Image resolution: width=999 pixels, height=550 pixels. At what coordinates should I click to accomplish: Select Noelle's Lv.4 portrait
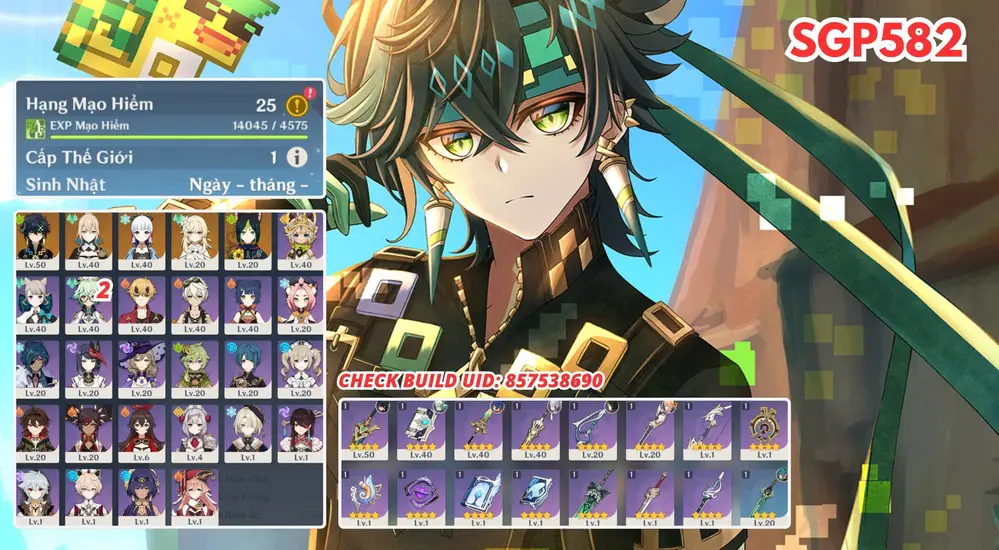pyautogui.click(x=193, y=431)
